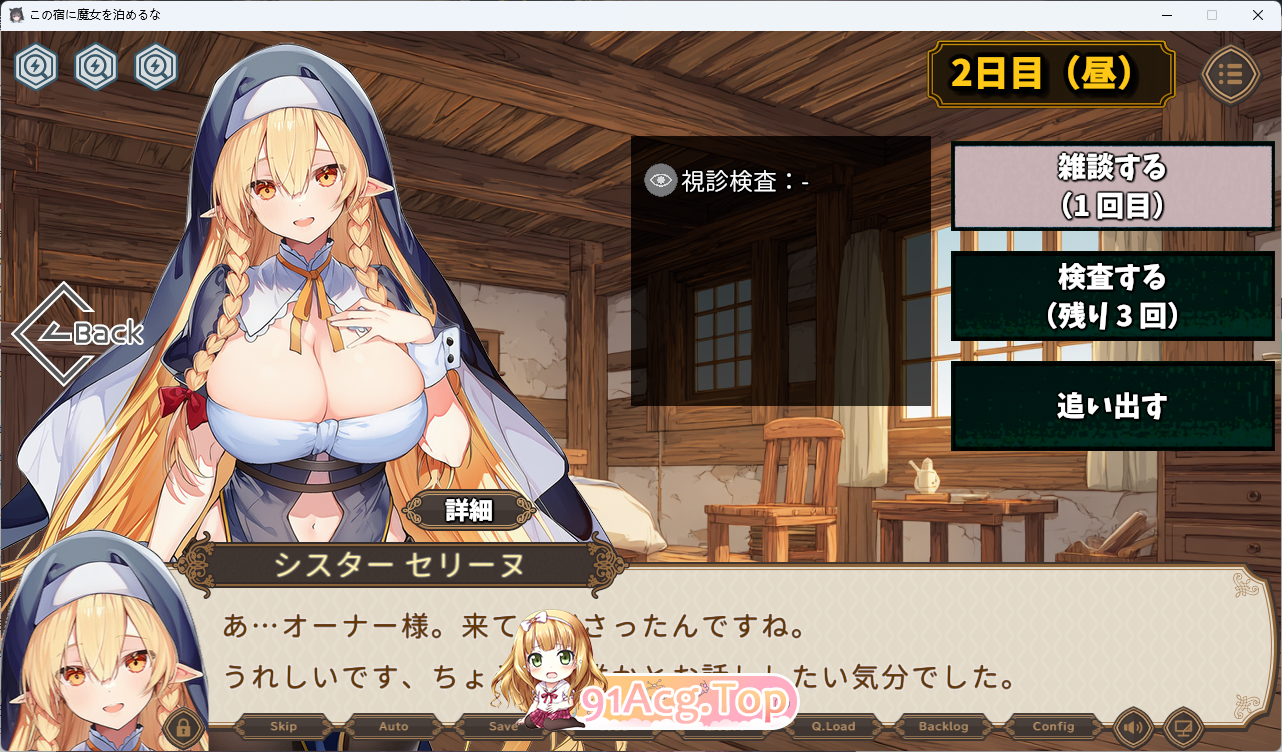Image resolution: width=1282 pixels, height=752 pixels.
Task: Toggle Skip mode on
Action: tap(282, 726)
